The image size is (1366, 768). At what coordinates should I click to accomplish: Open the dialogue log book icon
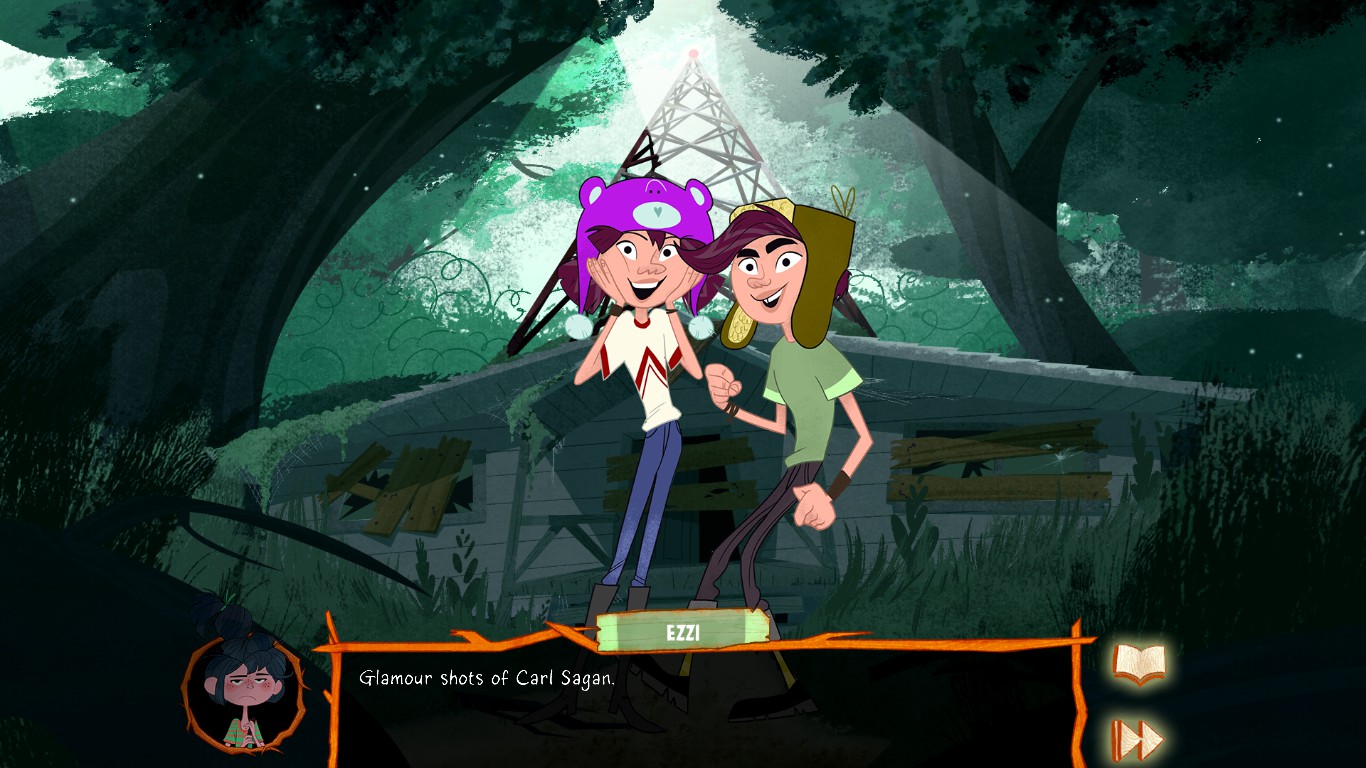(1139, 663)
